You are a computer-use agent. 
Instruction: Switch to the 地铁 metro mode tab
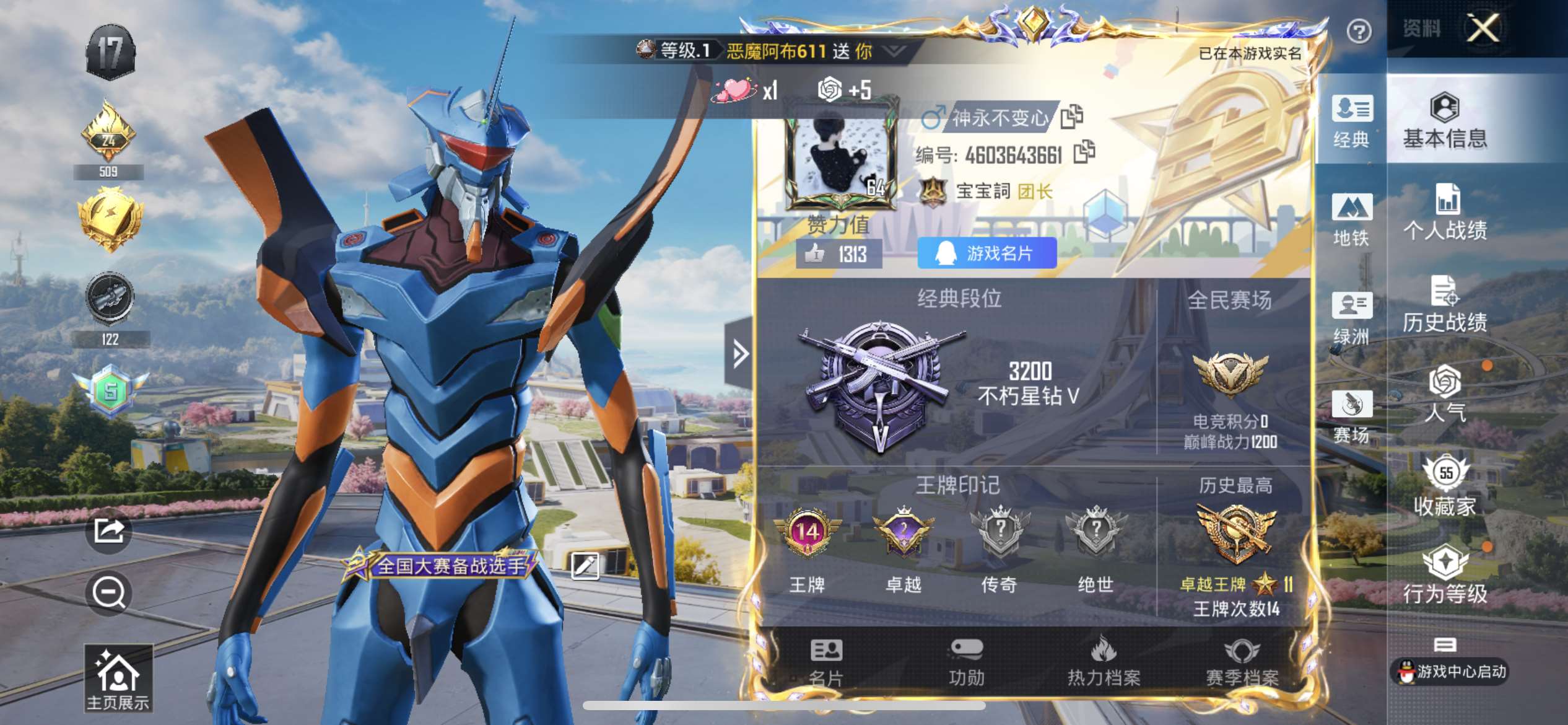(x=1351, y=219)
